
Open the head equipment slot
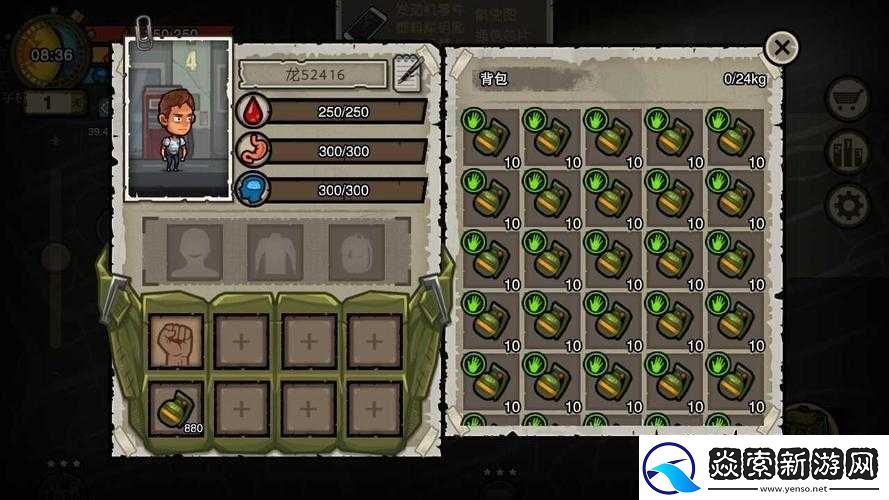click(x=194, y=251)
